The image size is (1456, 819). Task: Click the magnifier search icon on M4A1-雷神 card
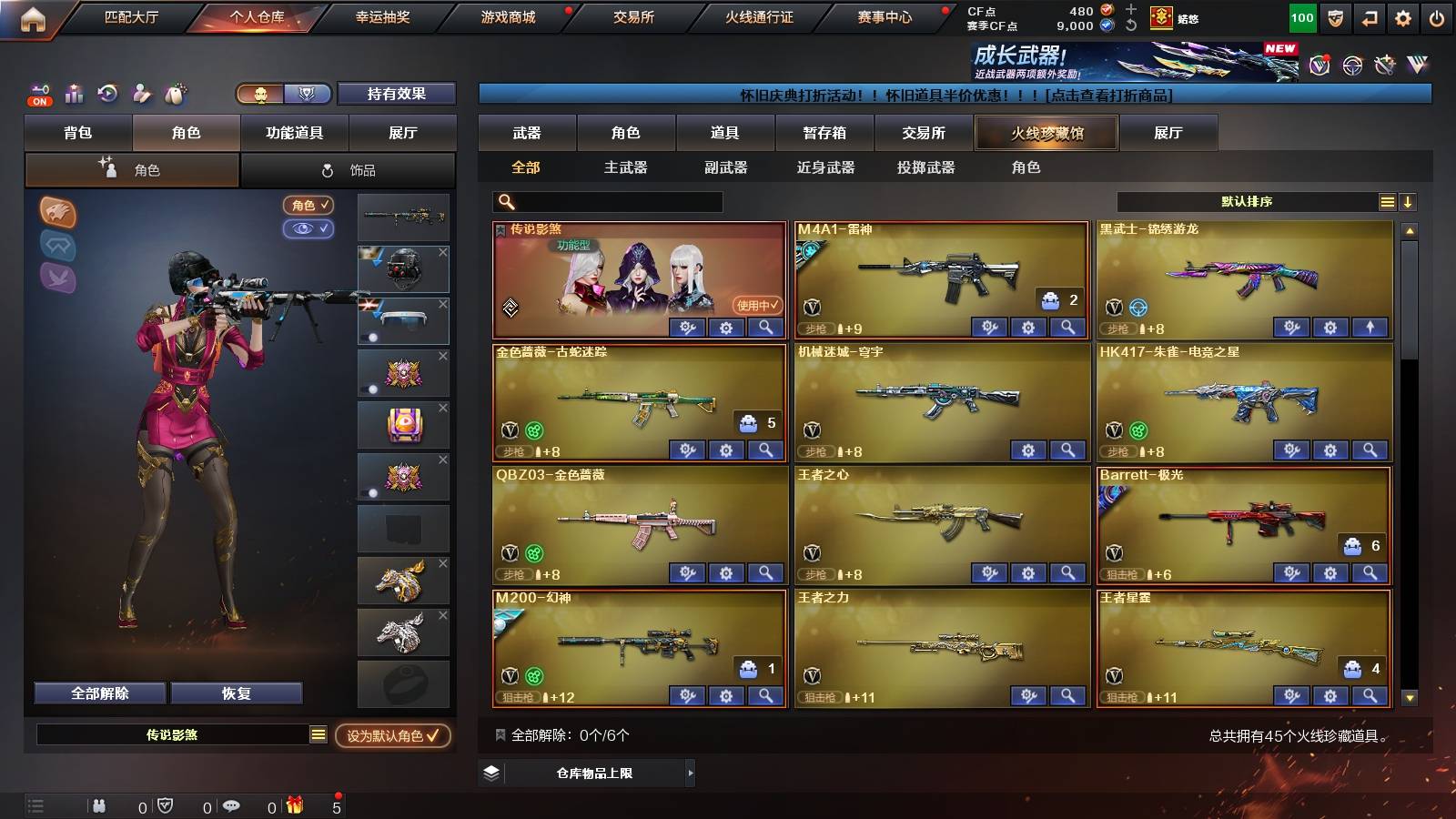click(1066, 327)
